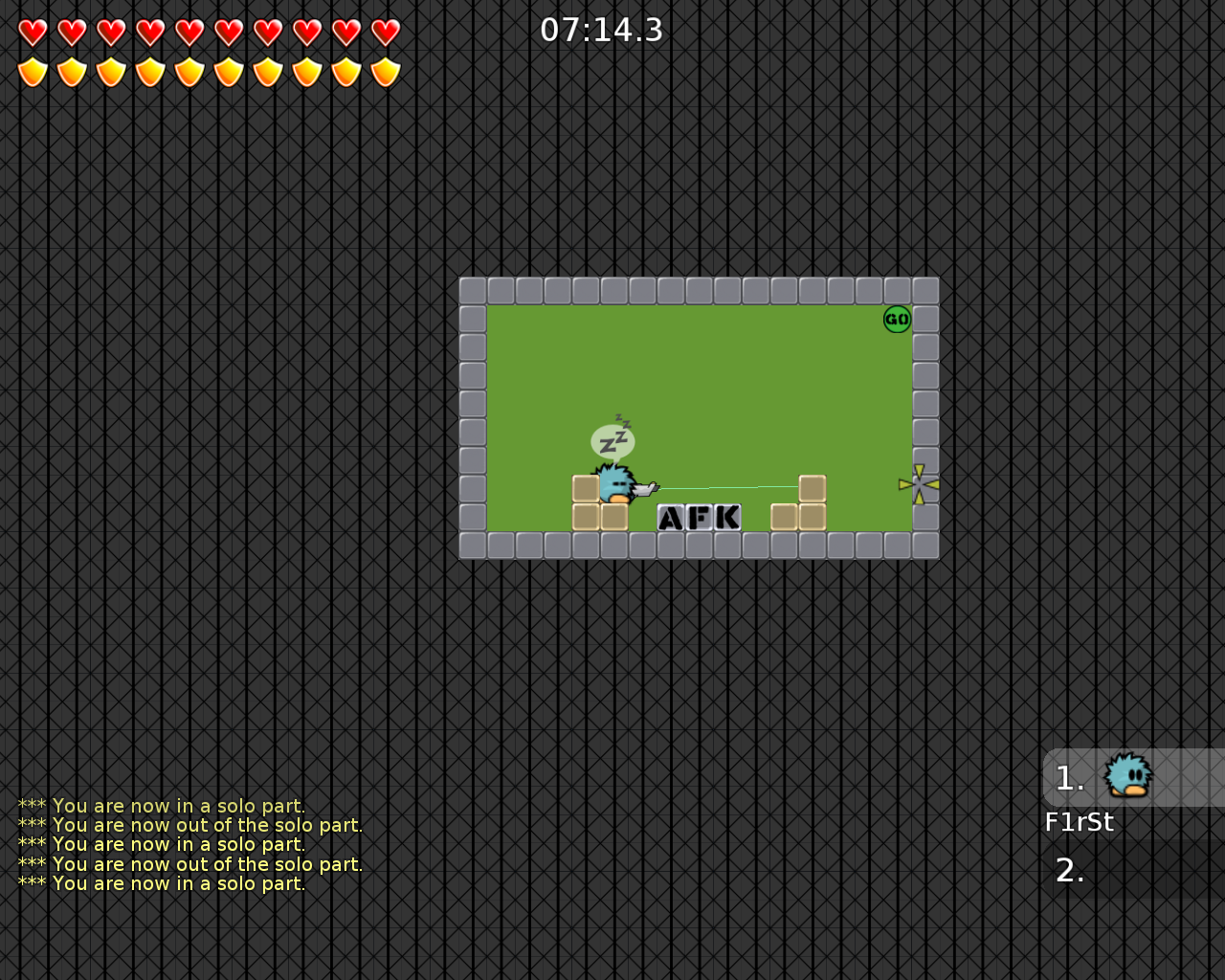
Task: Click the puffle avatar next to rank 1
Action: click(1127, 776)
